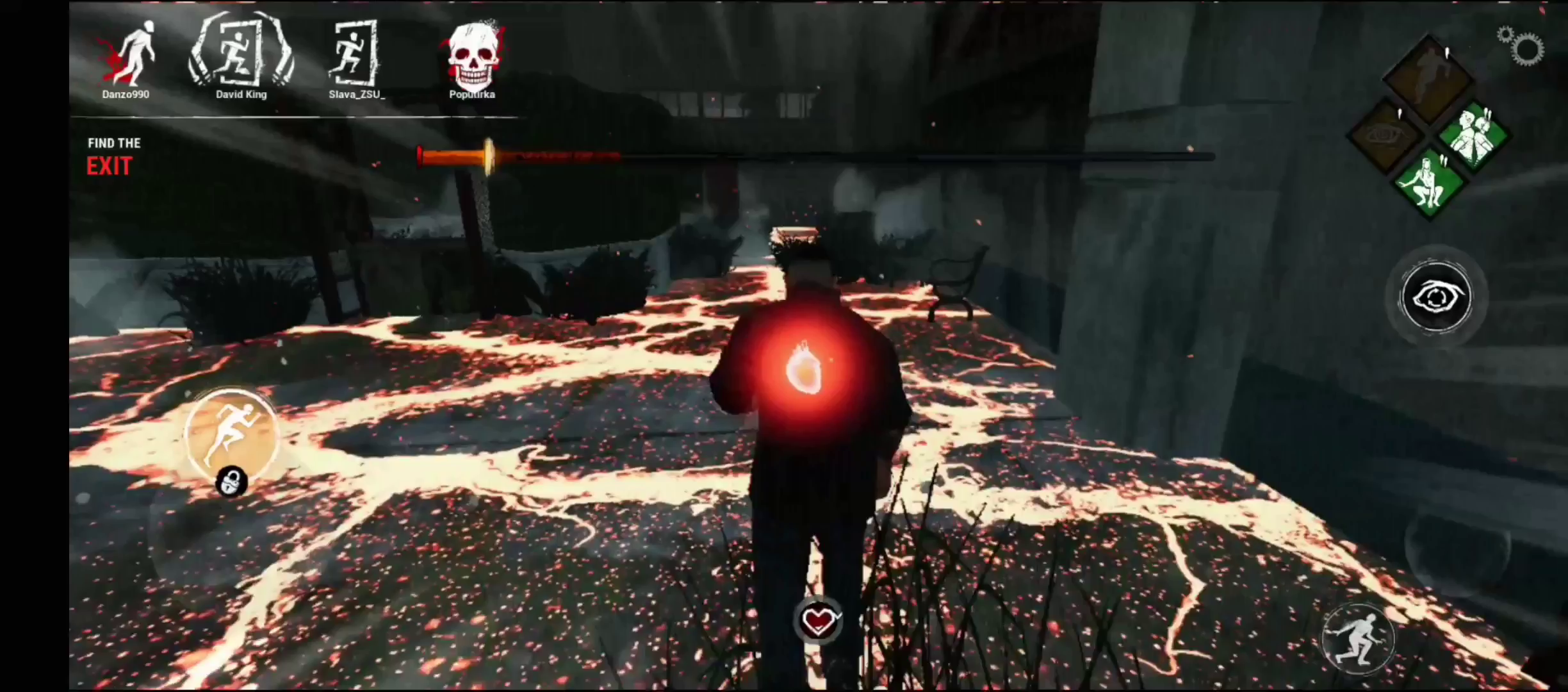Tap Danzo990's name label
Viewport: 1568px width, 692px height.
126,94
